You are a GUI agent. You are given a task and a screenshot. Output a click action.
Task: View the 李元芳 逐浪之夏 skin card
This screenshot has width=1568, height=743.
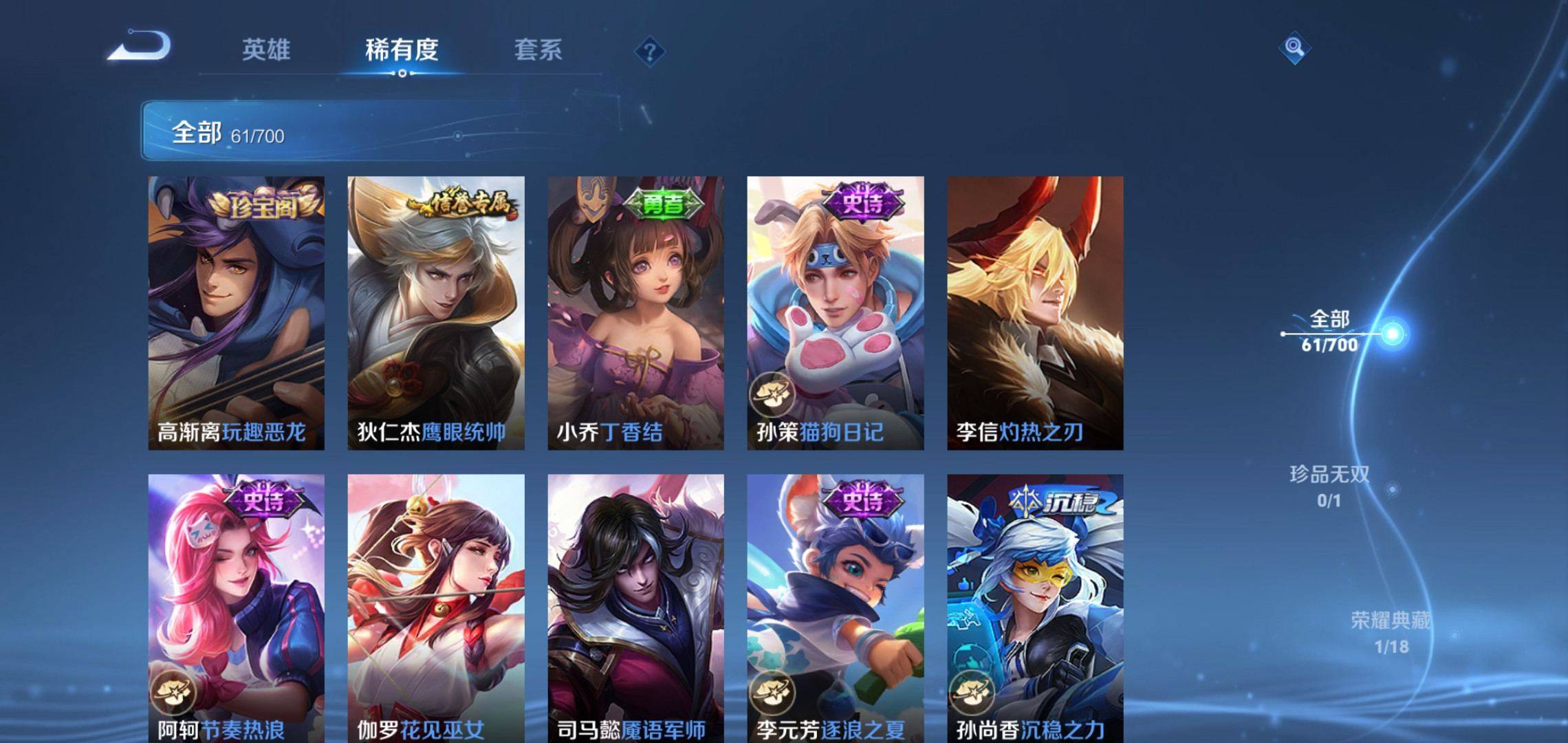(x=835, y=609)
